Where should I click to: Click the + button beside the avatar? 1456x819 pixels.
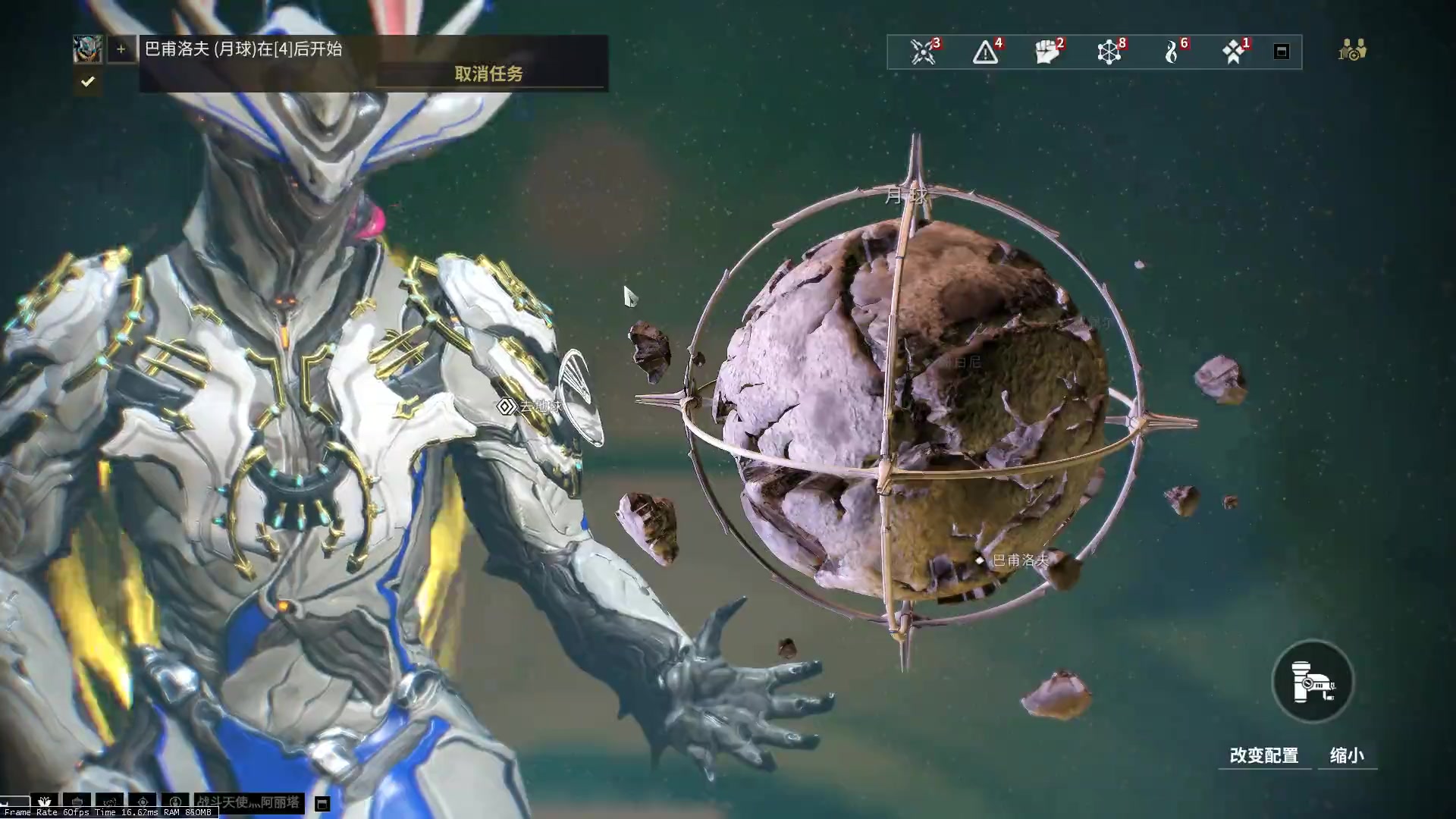[121, 49]
